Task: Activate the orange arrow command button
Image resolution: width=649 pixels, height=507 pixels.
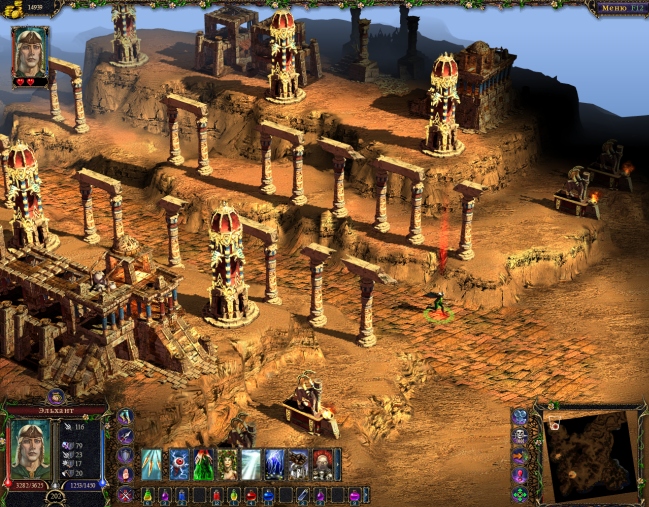Action: (520, 456)
